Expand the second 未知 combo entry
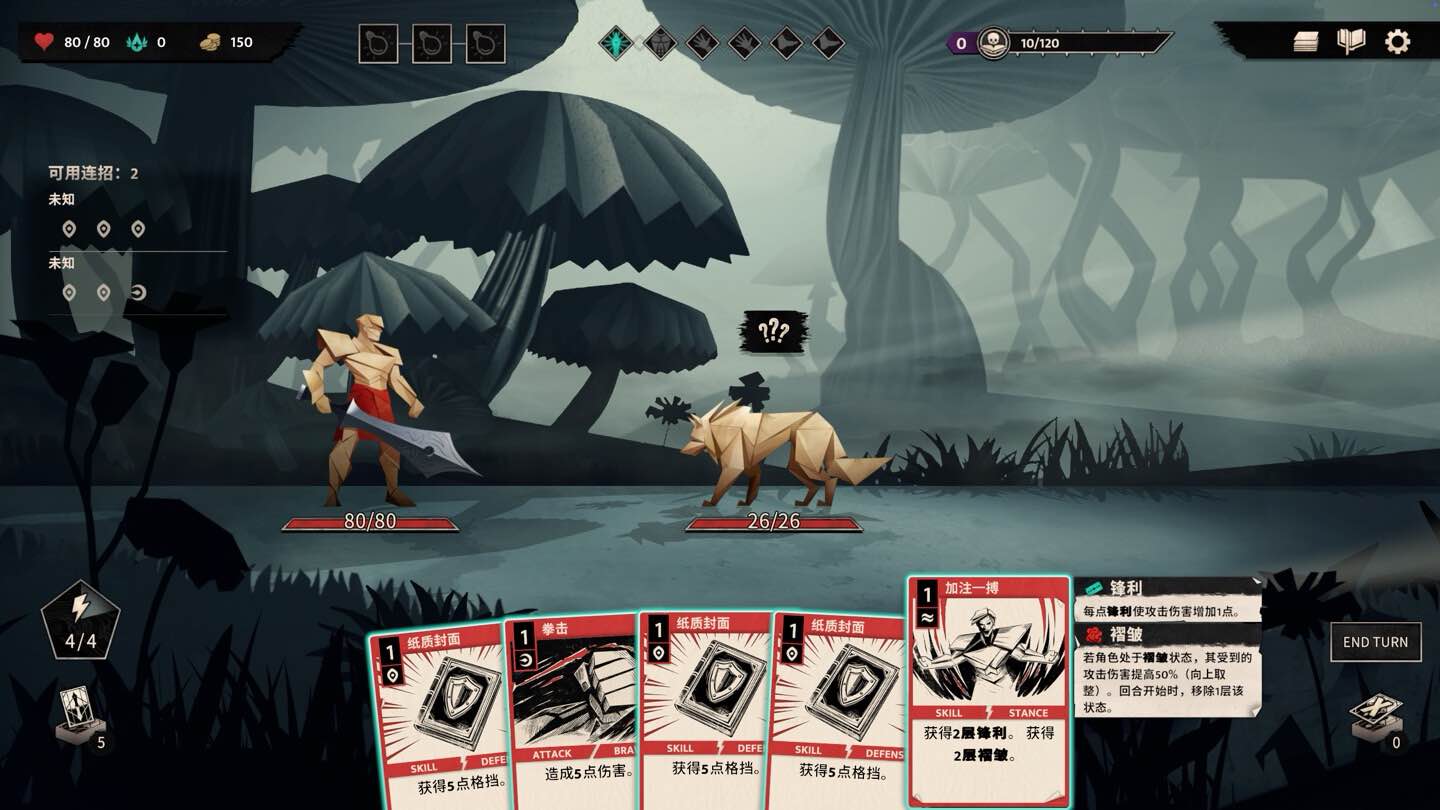Viewport: 1440px width, 810px height. pos(62,263)
